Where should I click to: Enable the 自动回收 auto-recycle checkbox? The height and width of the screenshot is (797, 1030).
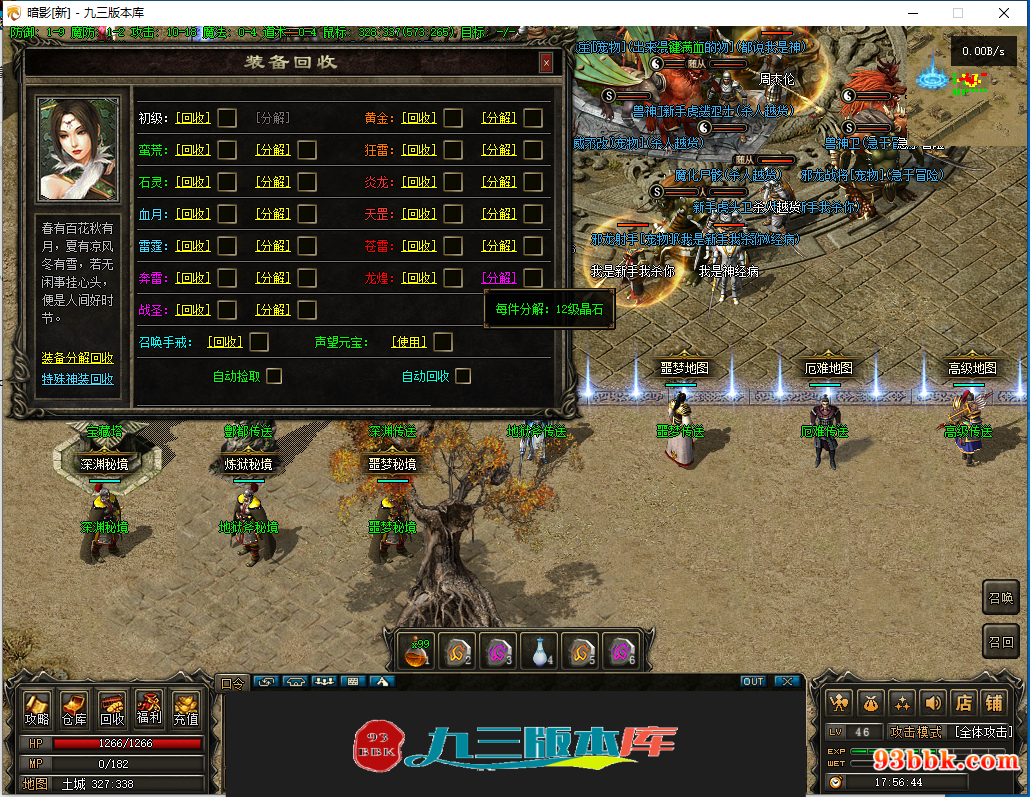coord(463,376)
